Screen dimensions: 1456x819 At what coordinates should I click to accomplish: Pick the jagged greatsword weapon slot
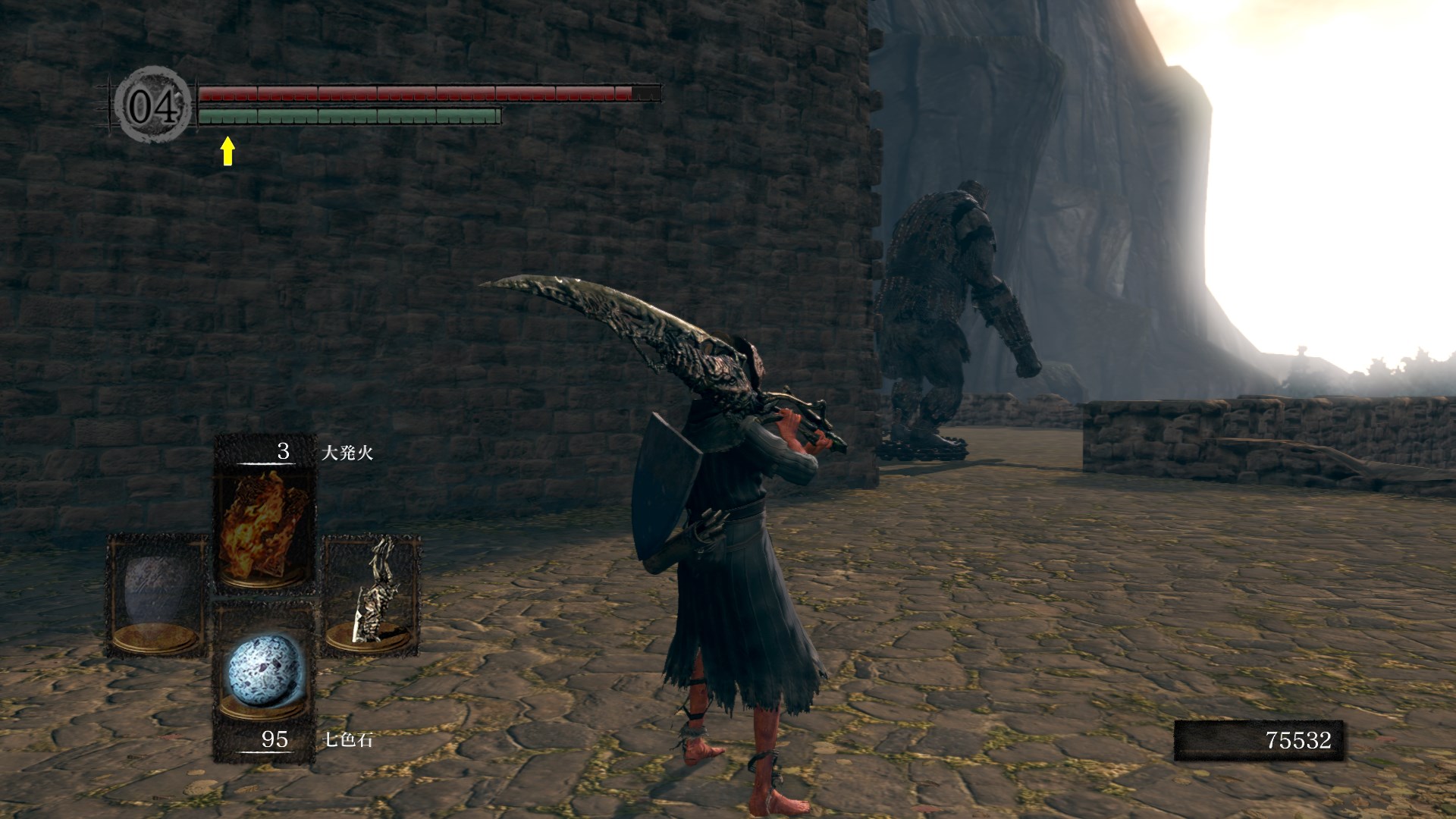[x=372, y=595]
